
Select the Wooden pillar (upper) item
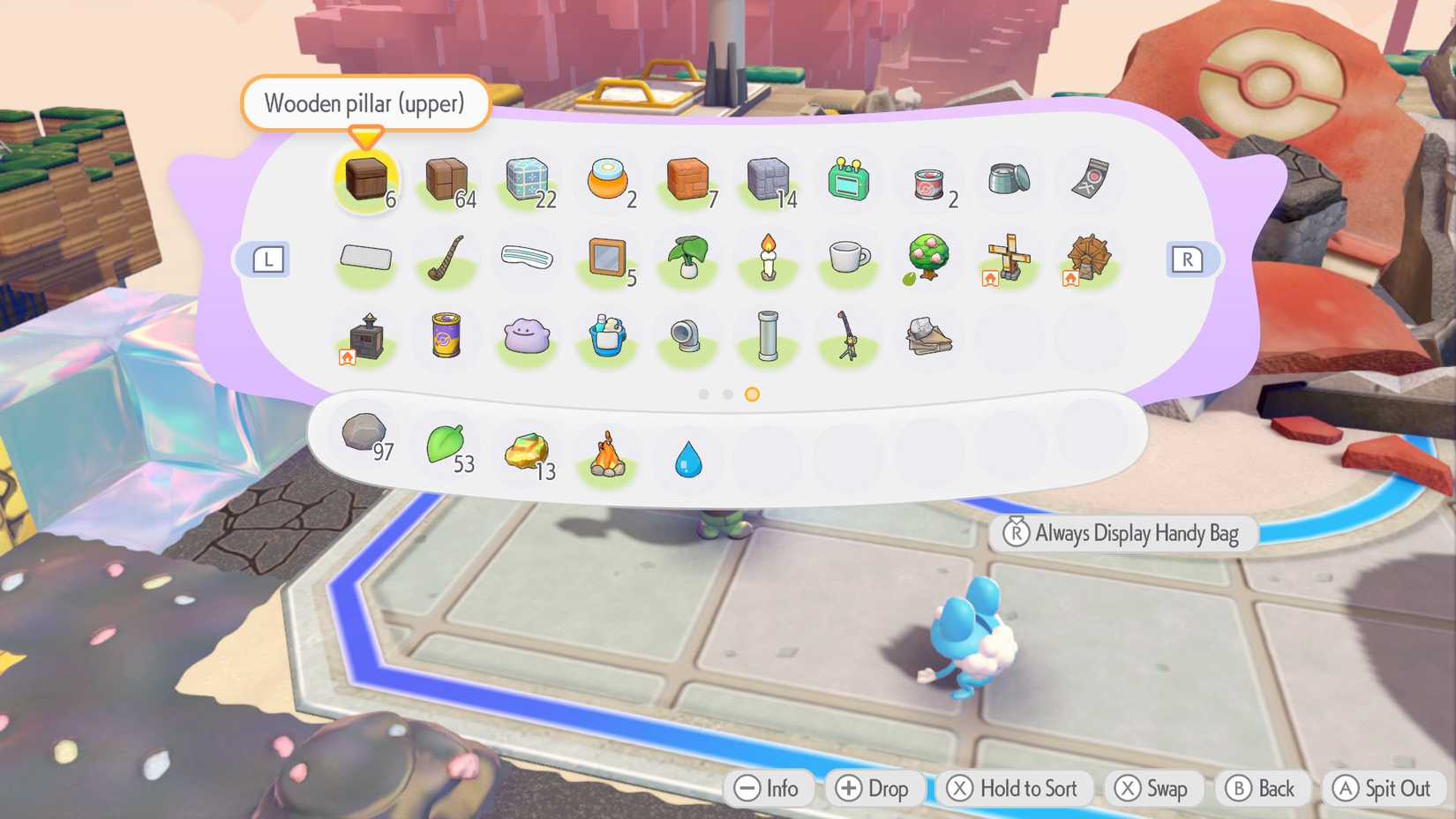tap(366, 179)
